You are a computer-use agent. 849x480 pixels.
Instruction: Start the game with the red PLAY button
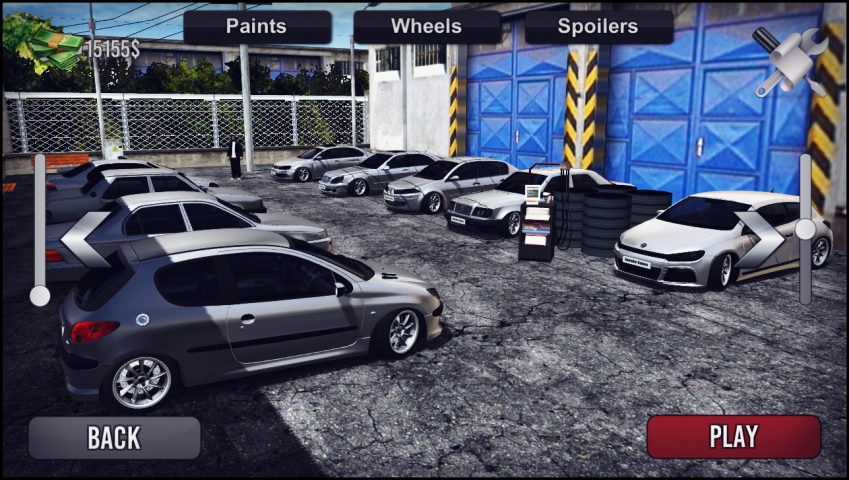[x=733, y=437]
